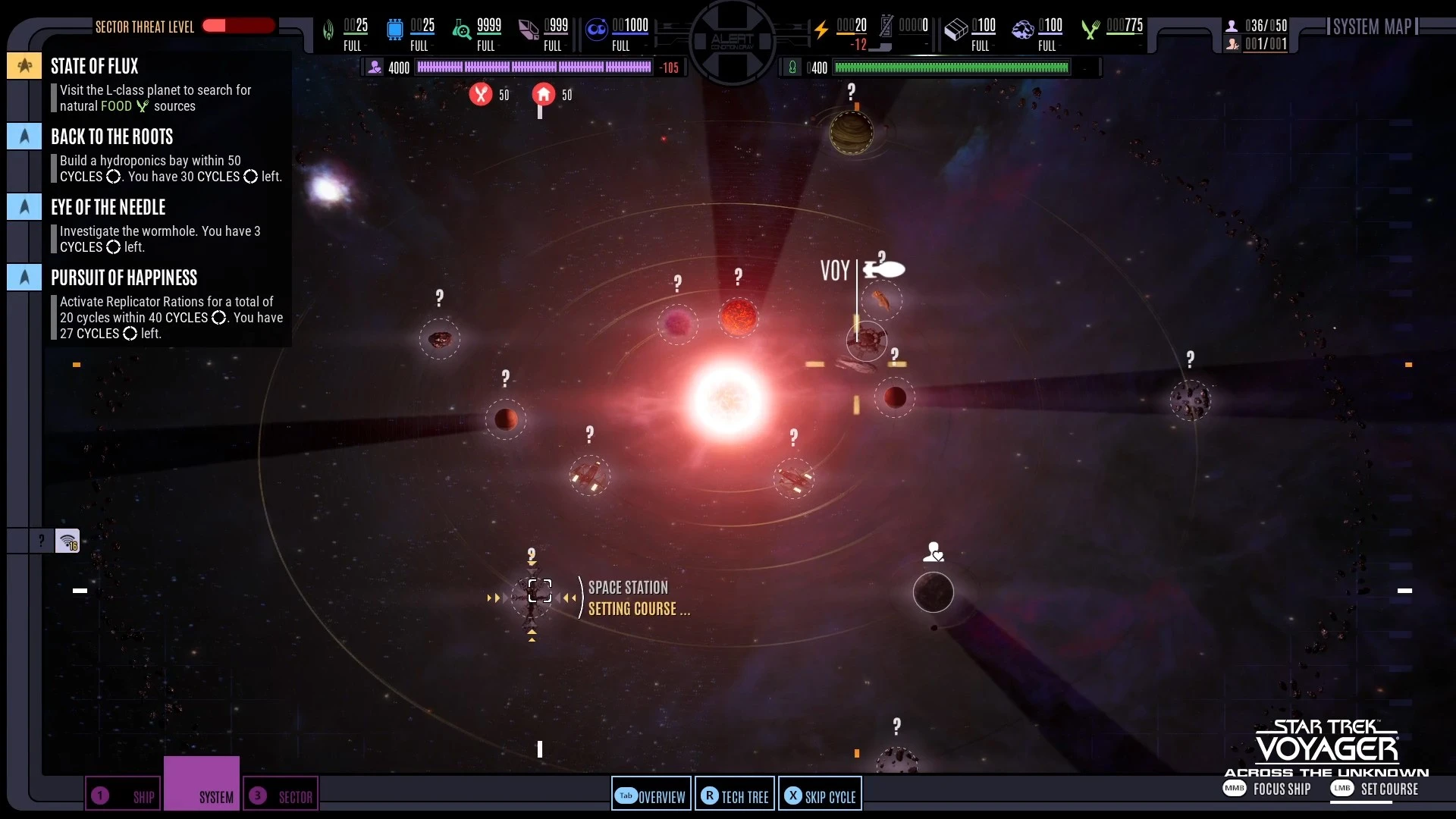Open the Tech Tree
Screen dimensions: 1456x819
click(x=735, y=795)
